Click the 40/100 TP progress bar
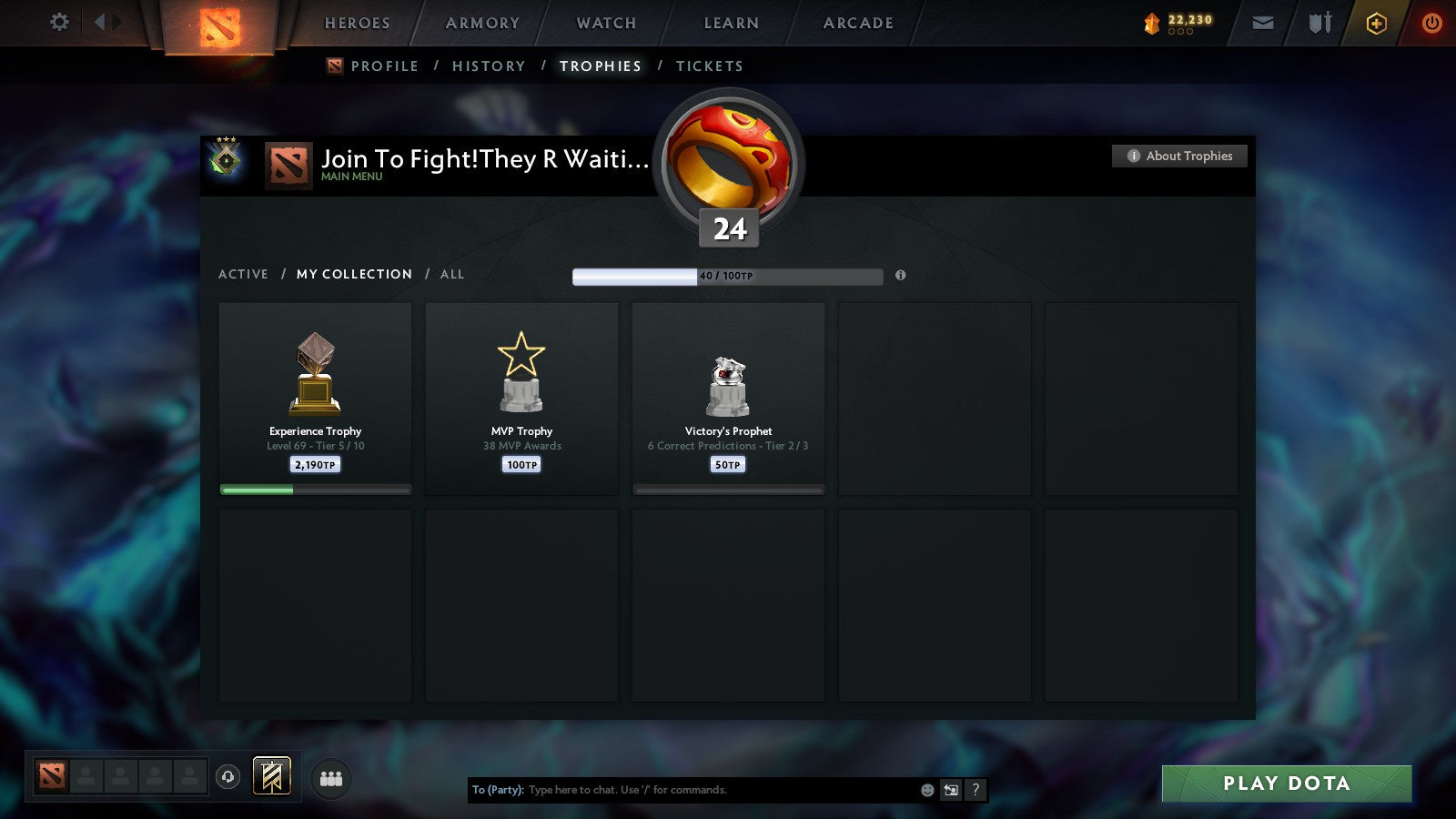1456x819 pixels. (x=726, y=276)
